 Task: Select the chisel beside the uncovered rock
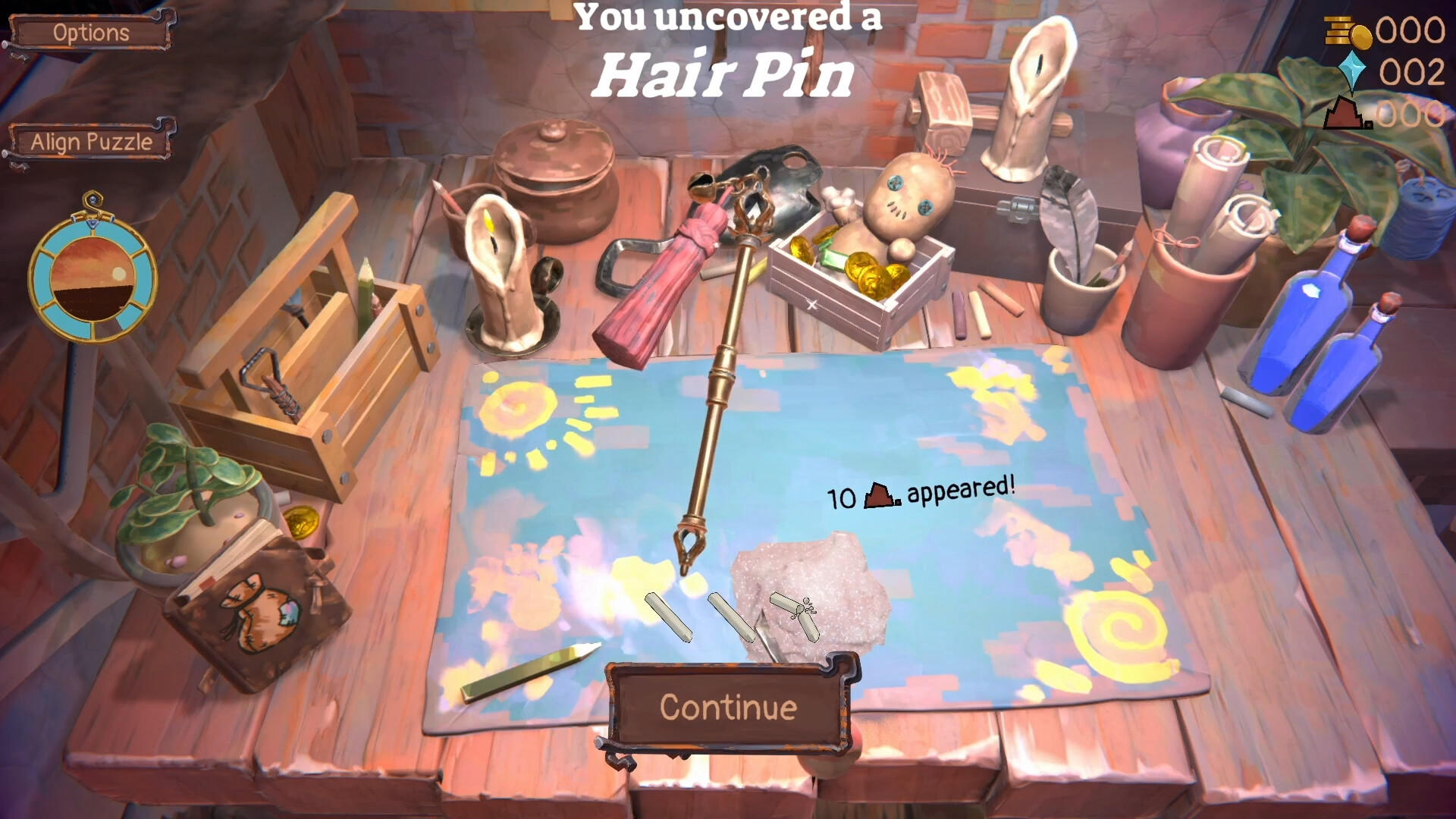coord(766,629)
